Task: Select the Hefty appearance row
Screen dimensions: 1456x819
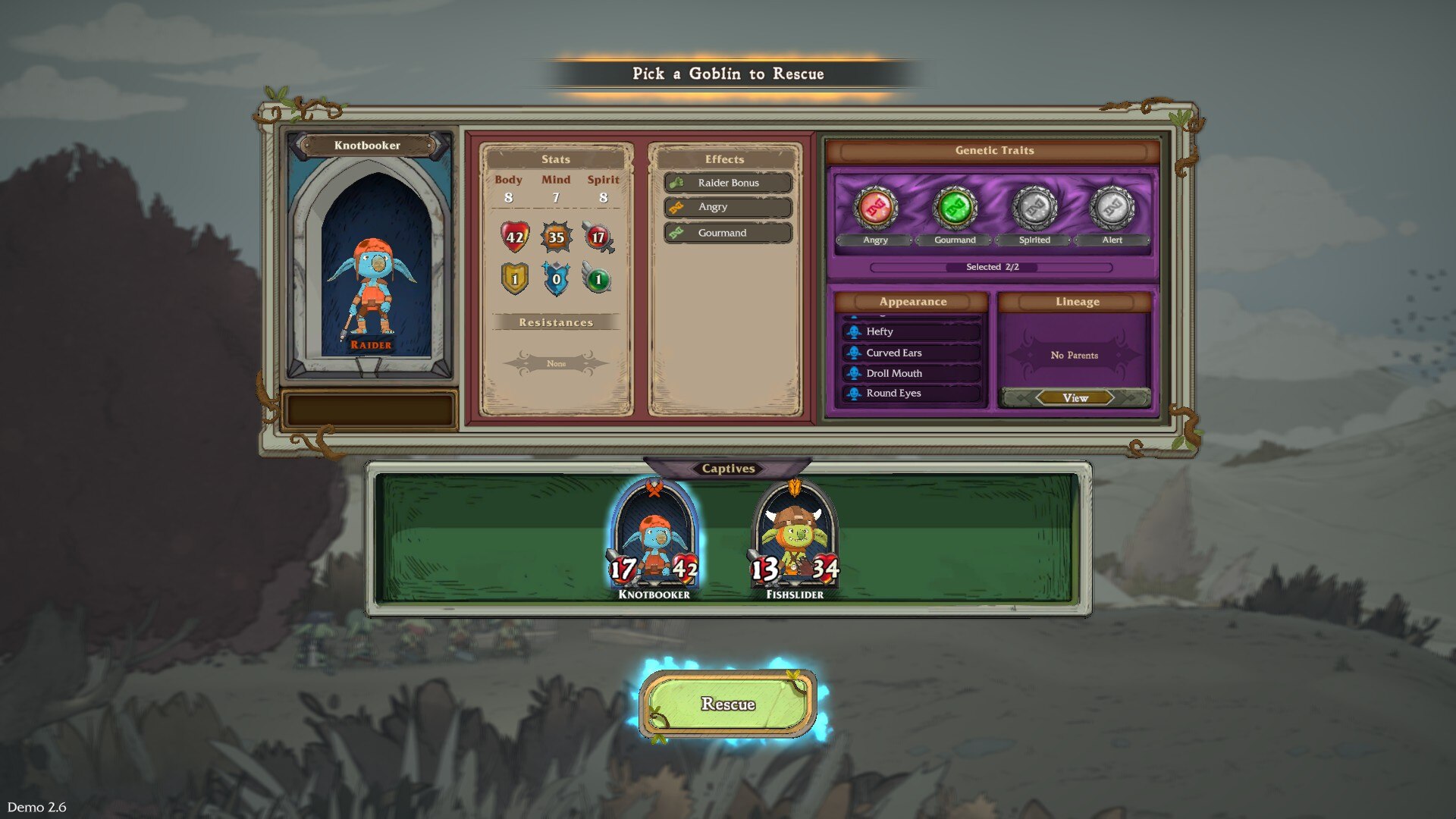Action: point(912,331)
